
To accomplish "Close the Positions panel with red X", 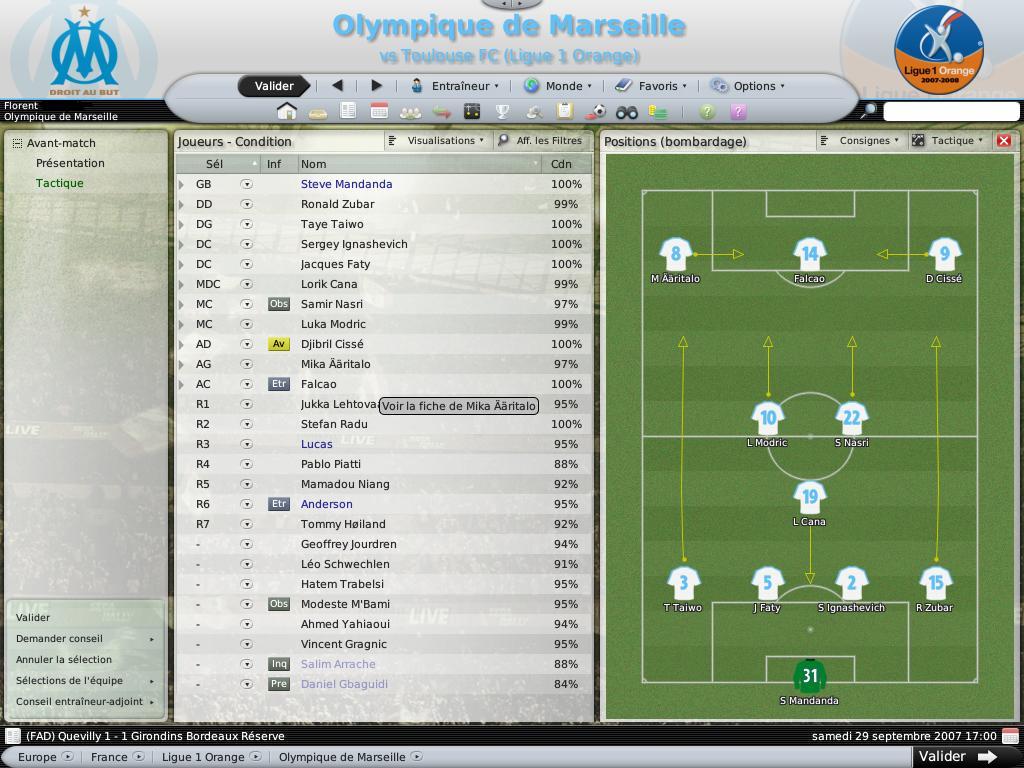I will [1004, 141].
